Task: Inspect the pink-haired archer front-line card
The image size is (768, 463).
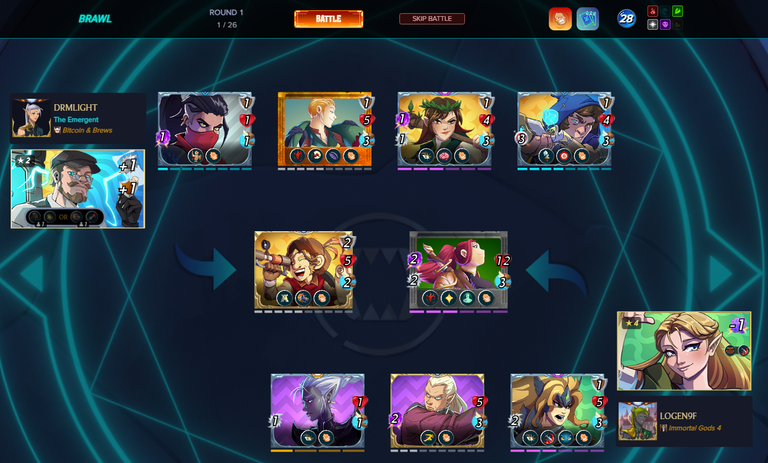Action: click(x=459, y=270)
